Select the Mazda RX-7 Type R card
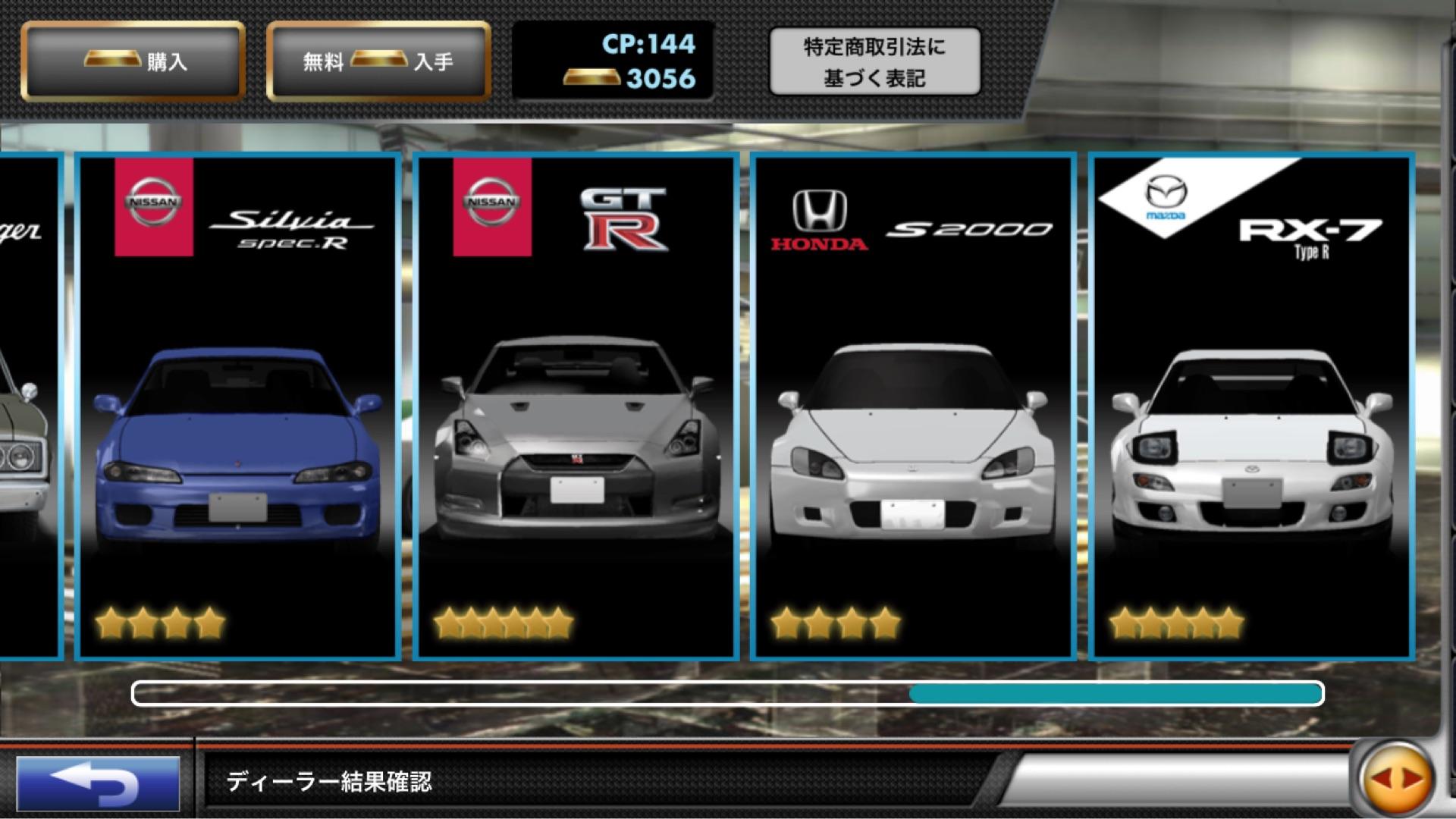Image resolution: width=1456 pixels, height=819 pixels. tap(1251, 407)
